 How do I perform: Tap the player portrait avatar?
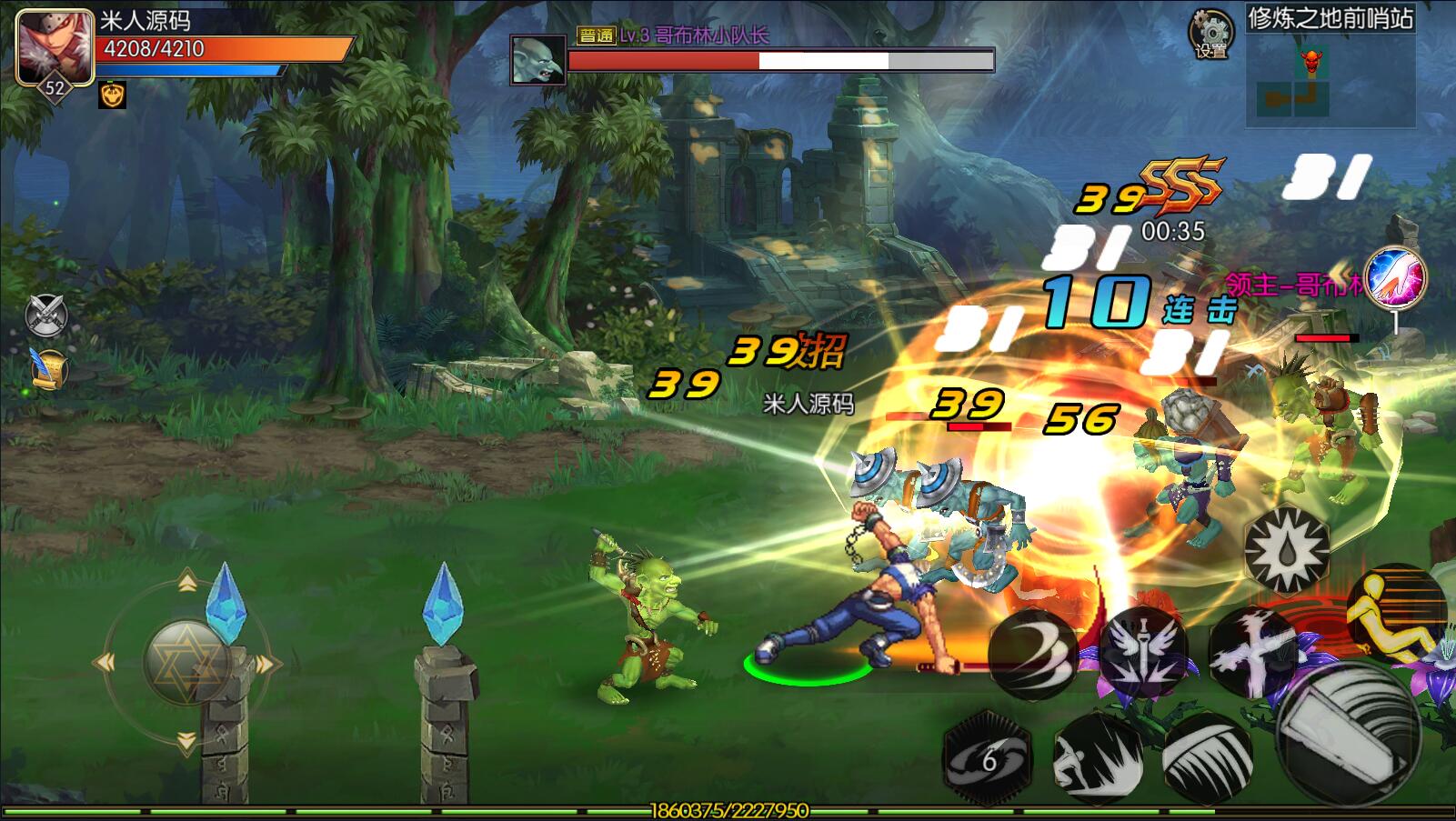(55, 47)
